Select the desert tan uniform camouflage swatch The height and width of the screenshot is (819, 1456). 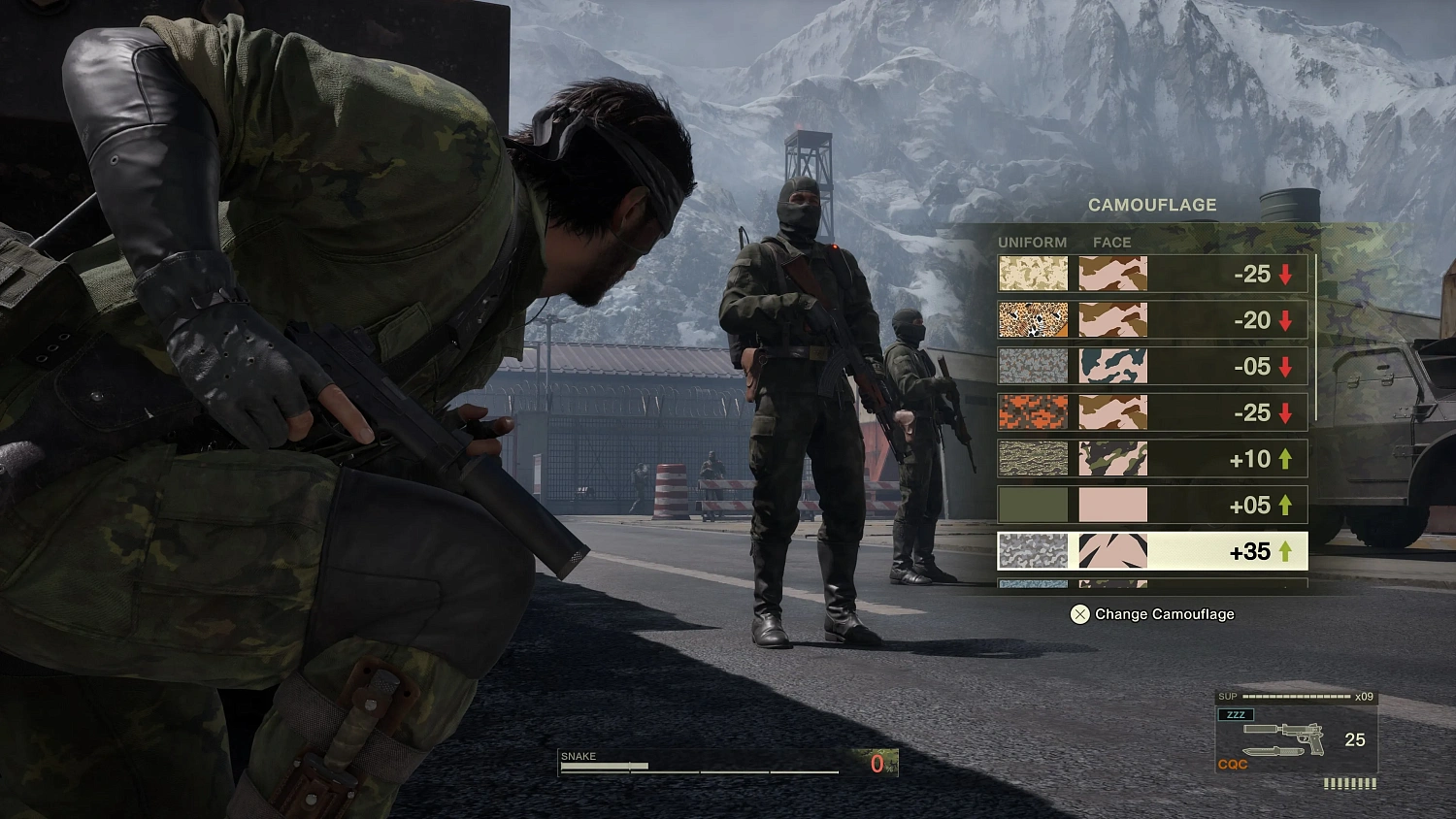1032,275
